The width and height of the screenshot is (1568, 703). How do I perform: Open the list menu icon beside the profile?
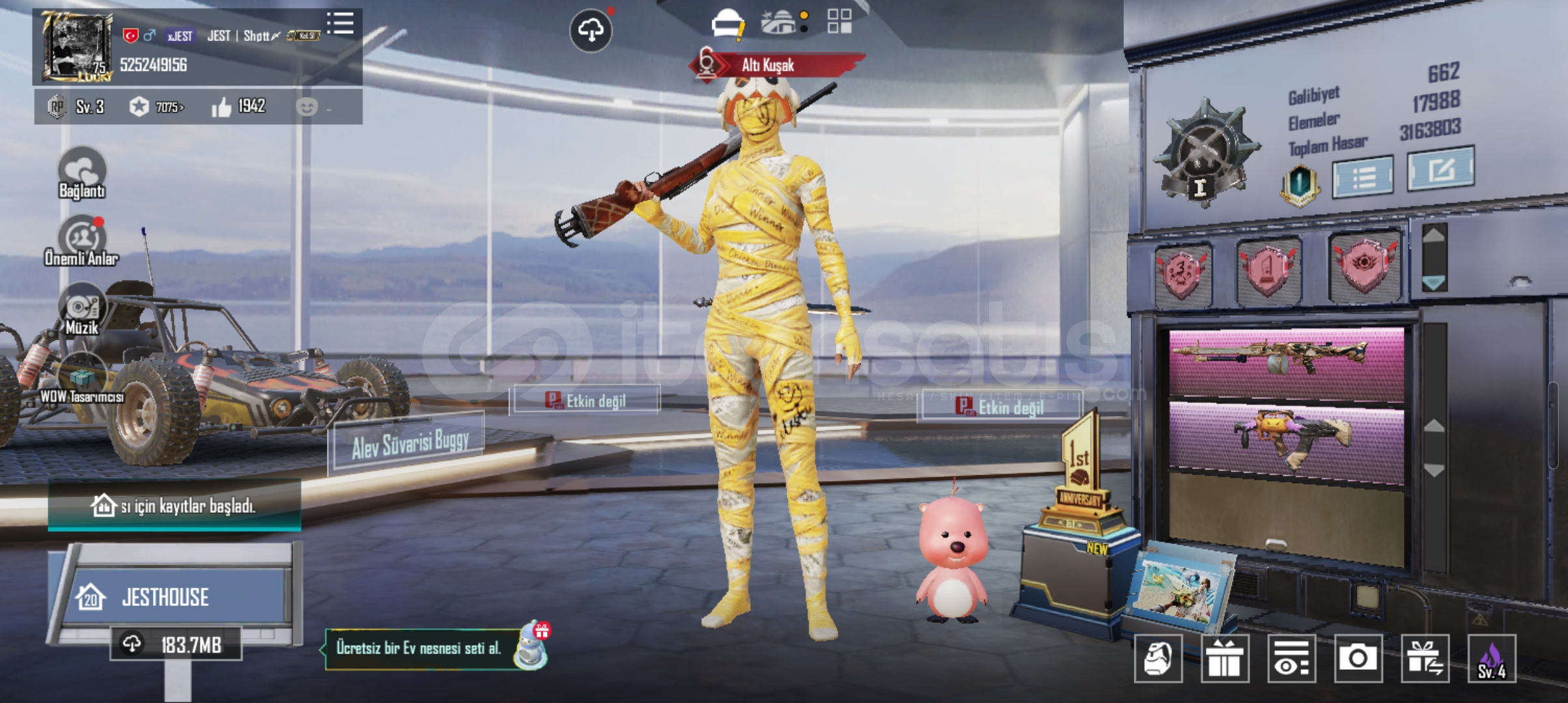(340, 23)
